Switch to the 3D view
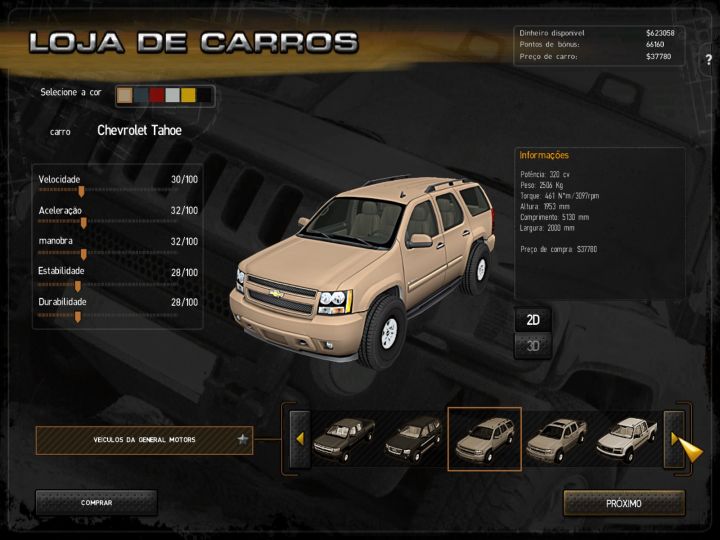720x540 pixels. [x=533, y=346]
